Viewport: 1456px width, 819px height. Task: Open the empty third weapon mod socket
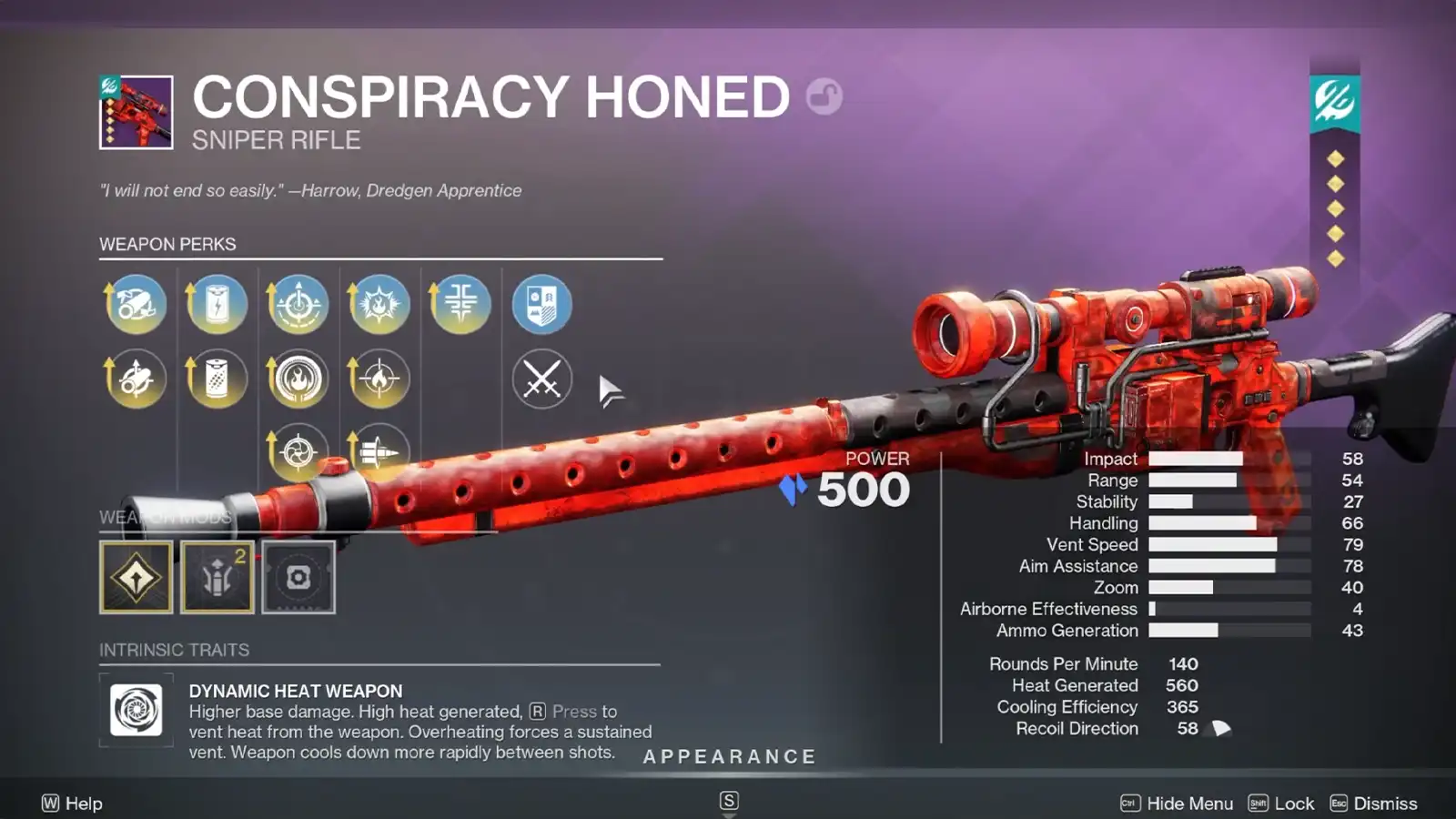pyautogui.click(x=298, y=576)
